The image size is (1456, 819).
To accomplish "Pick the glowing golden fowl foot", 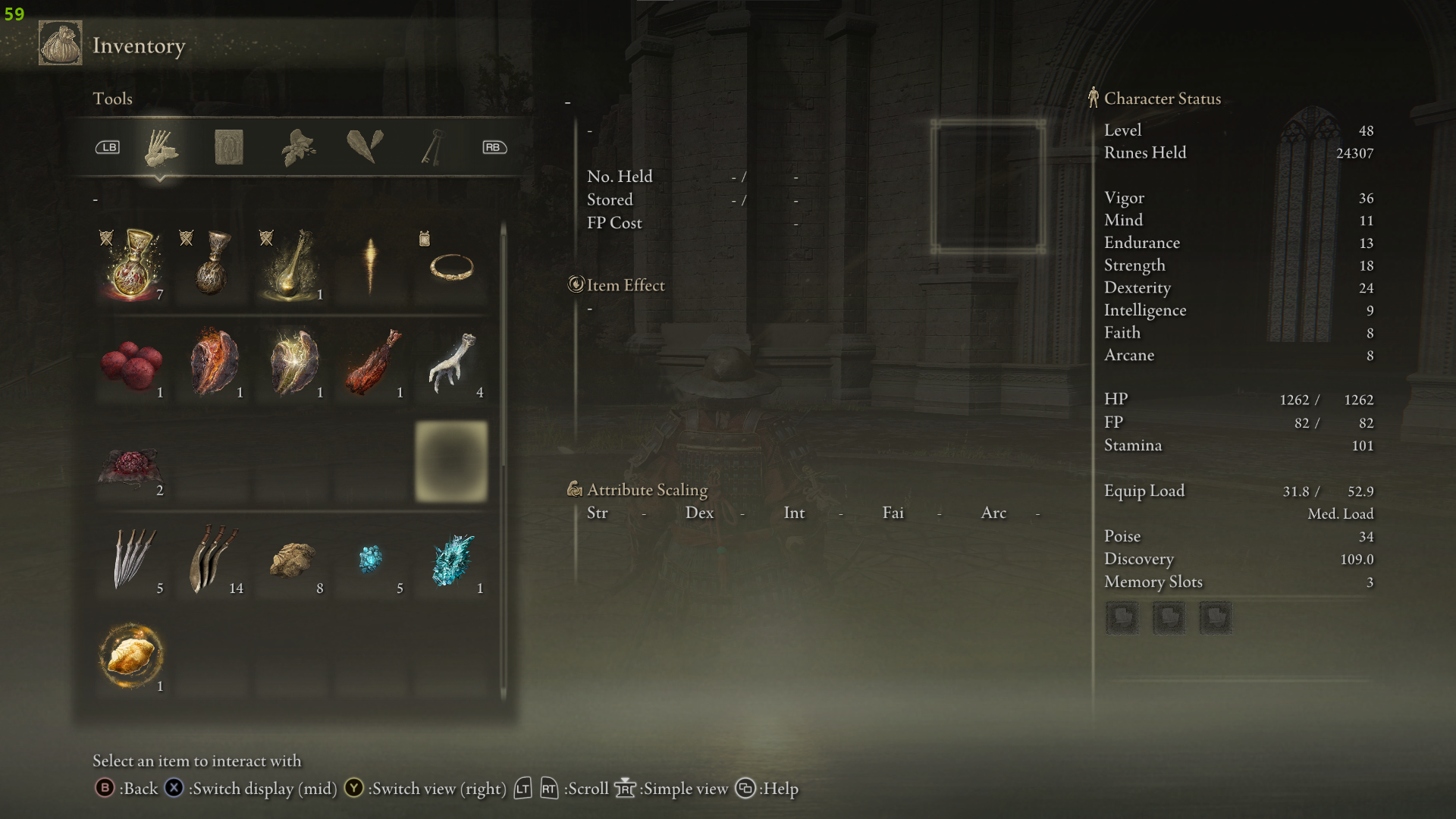I will coord(132,656).
